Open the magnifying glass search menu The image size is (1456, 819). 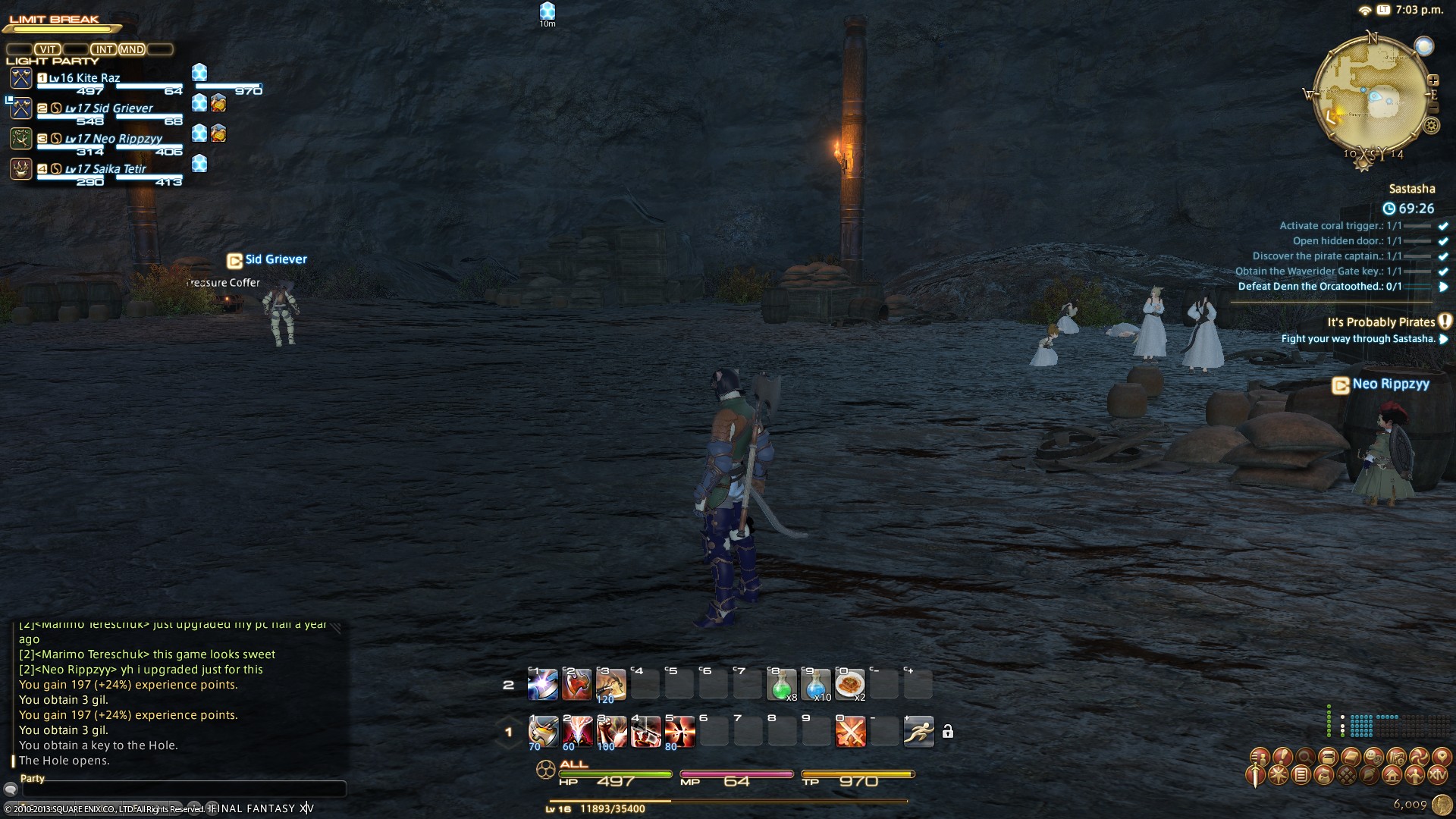coord(1305,756)
